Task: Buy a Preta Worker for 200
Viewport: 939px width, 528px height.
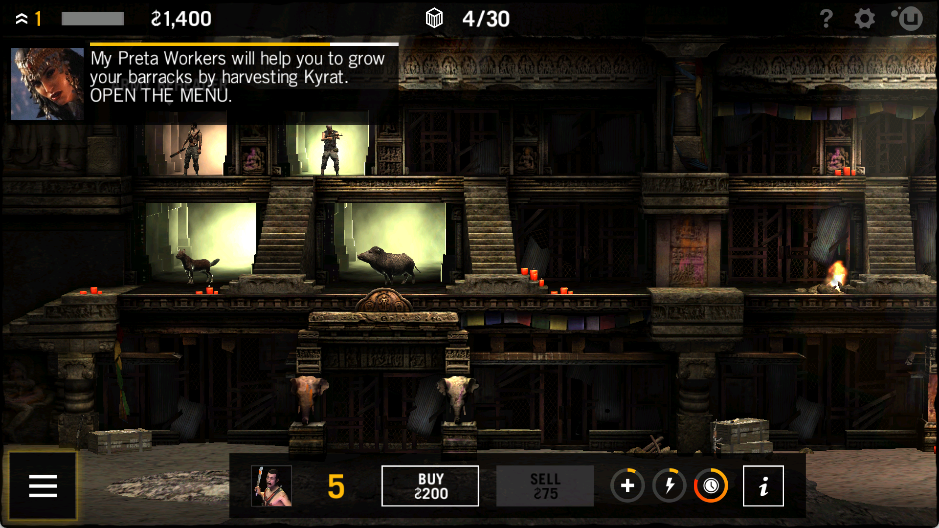Action: click(x=430, y=486)
